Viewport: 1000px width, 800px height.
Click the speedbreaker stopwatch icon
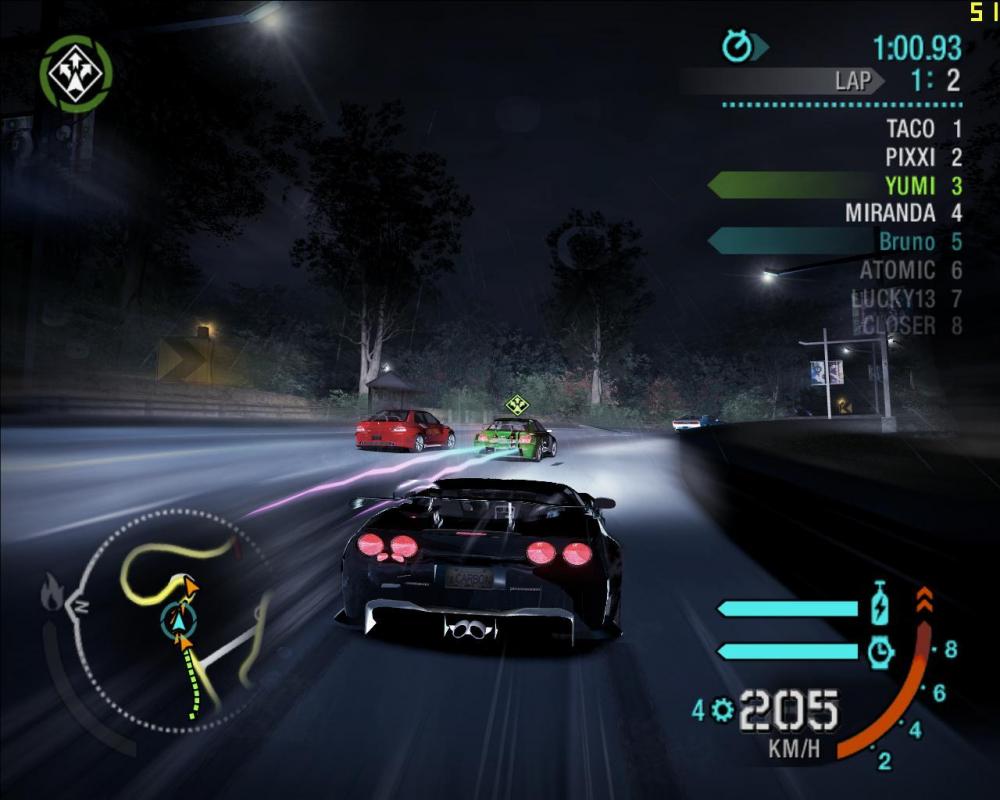pos(880,652)
